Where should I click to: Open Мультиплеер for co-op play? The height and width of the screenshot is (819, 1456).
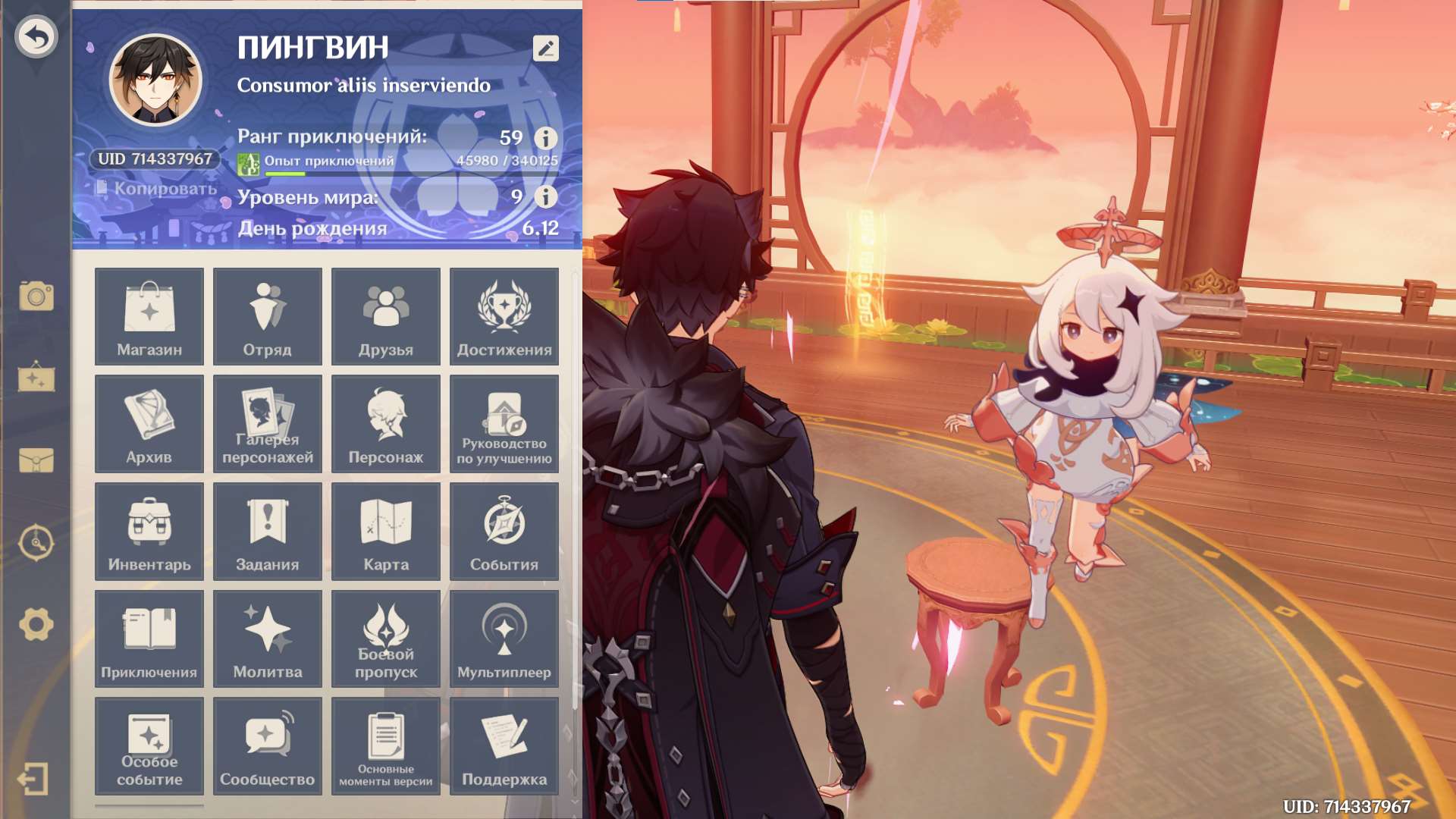tap(504, 639)
